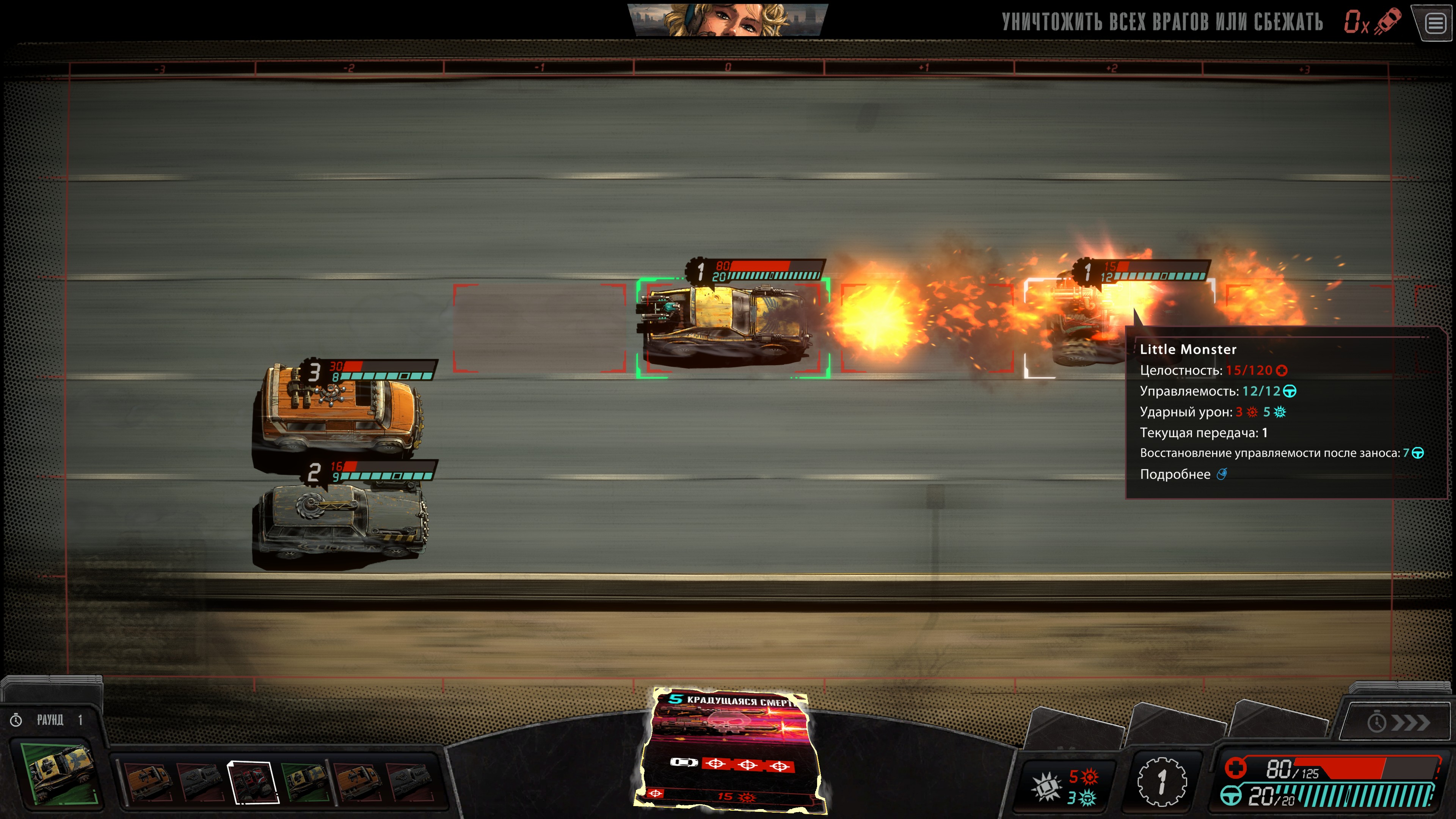This screenshot has width=1456, height=819.
Task: Open the hamburger game menu
Action: [1436, 24]
